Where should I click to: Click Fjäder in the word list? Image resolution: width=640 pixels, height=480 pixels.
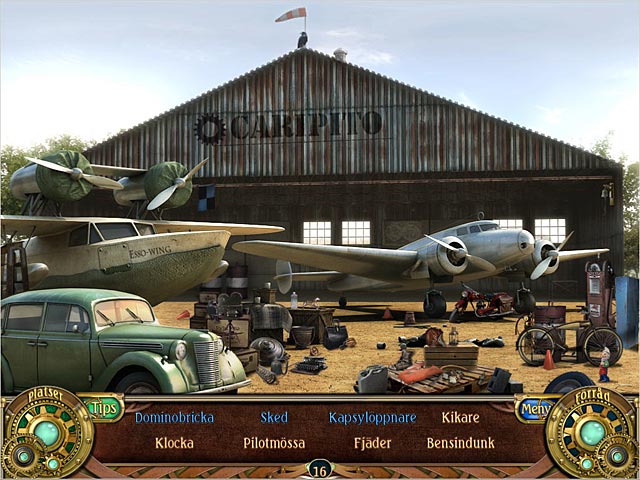[x=372, y=442]
